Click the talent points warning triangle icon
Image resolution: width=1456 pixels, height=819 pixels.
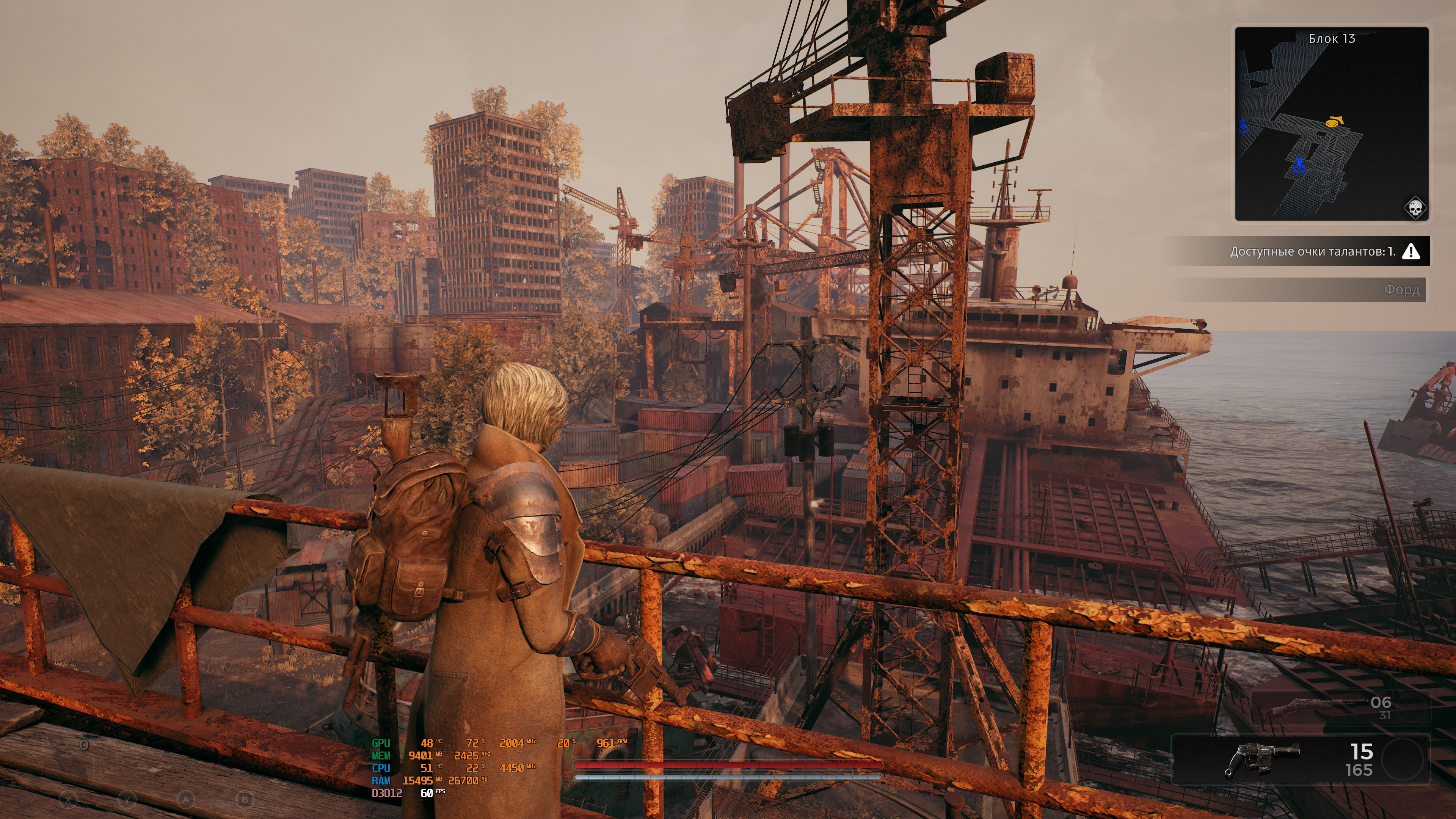[x=1411, y=251]
